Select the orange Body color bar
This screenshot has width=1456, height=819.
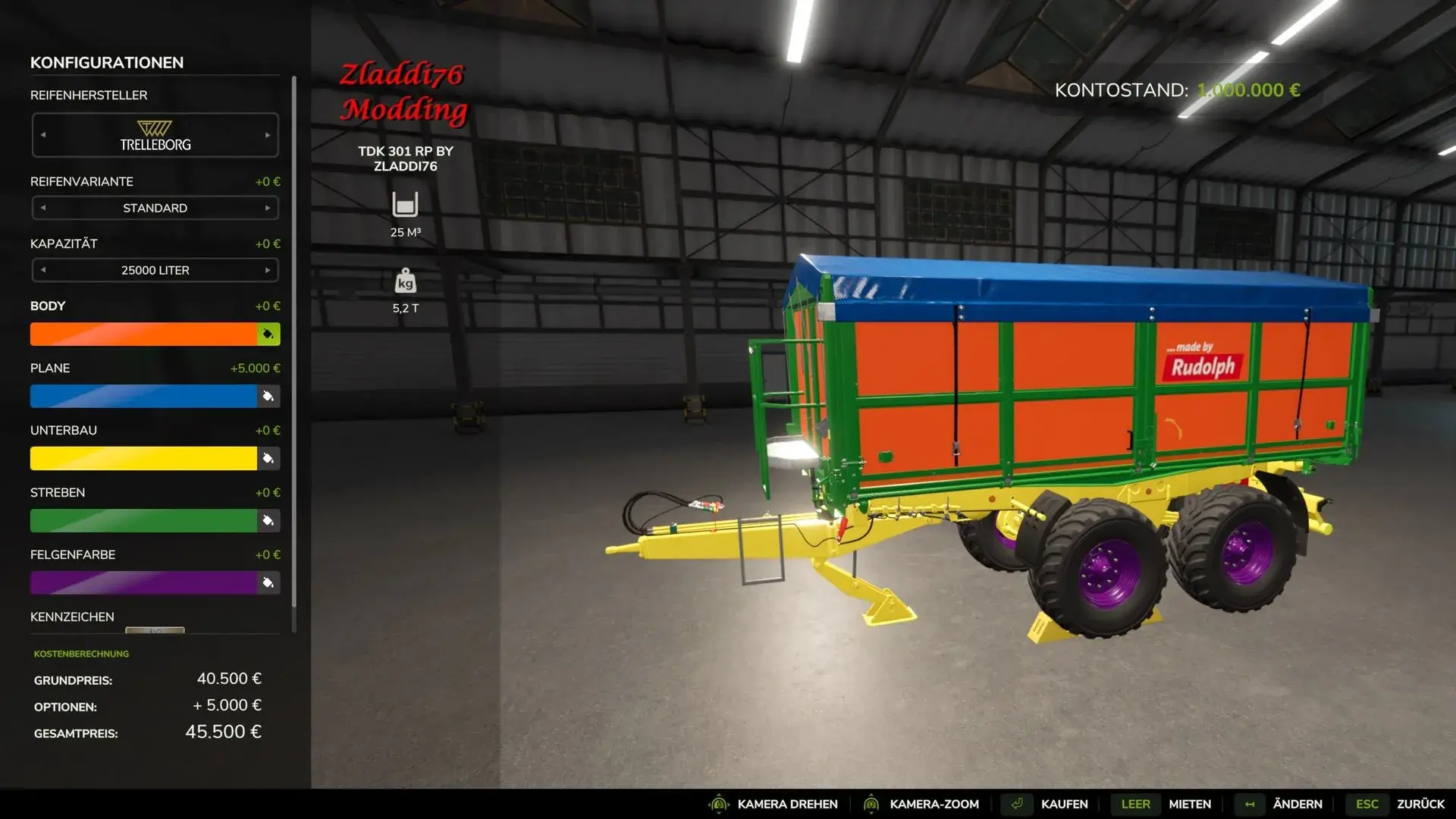point(144,334)
